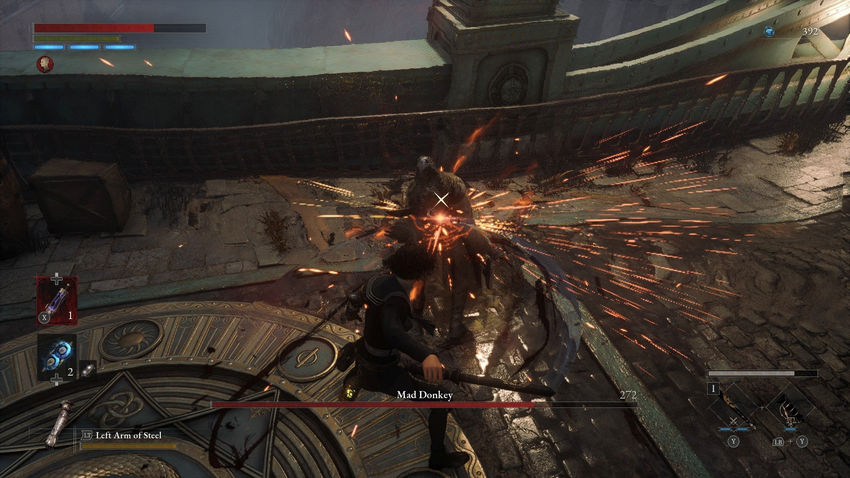Screen dimensions: 850x478
Task: Click the red head status effect icon
Action: (x=45, y=64)
